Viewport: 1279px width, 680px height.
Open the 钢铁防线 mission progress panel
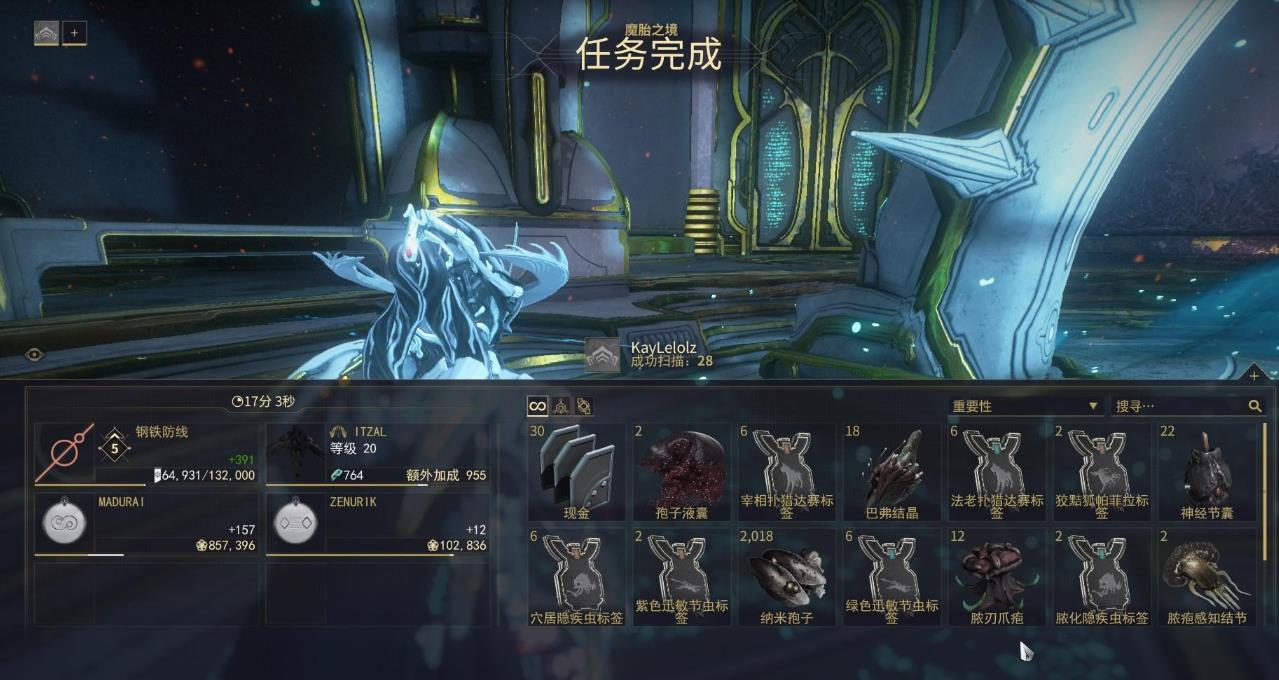pyautogui.click(x=146, y=455)
